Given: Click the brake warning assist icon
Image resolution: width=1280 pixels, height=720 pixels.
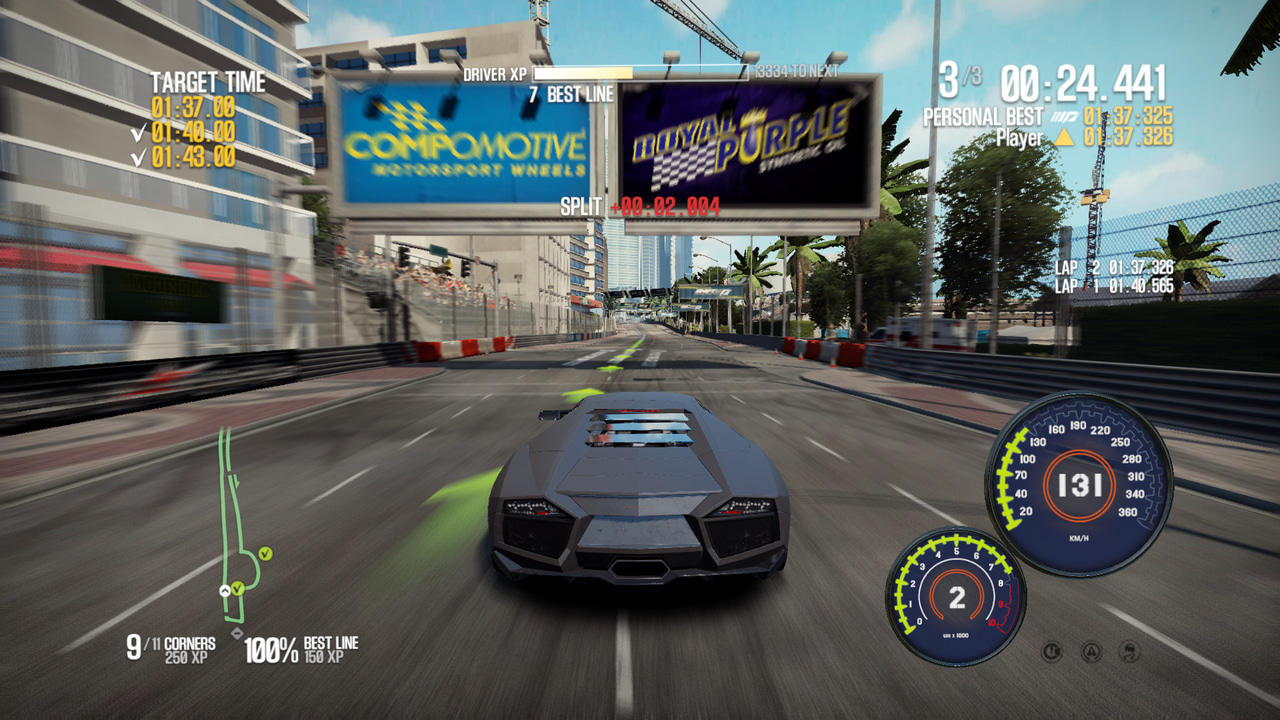Looking at the screenshot, I should click(1051, 652).
